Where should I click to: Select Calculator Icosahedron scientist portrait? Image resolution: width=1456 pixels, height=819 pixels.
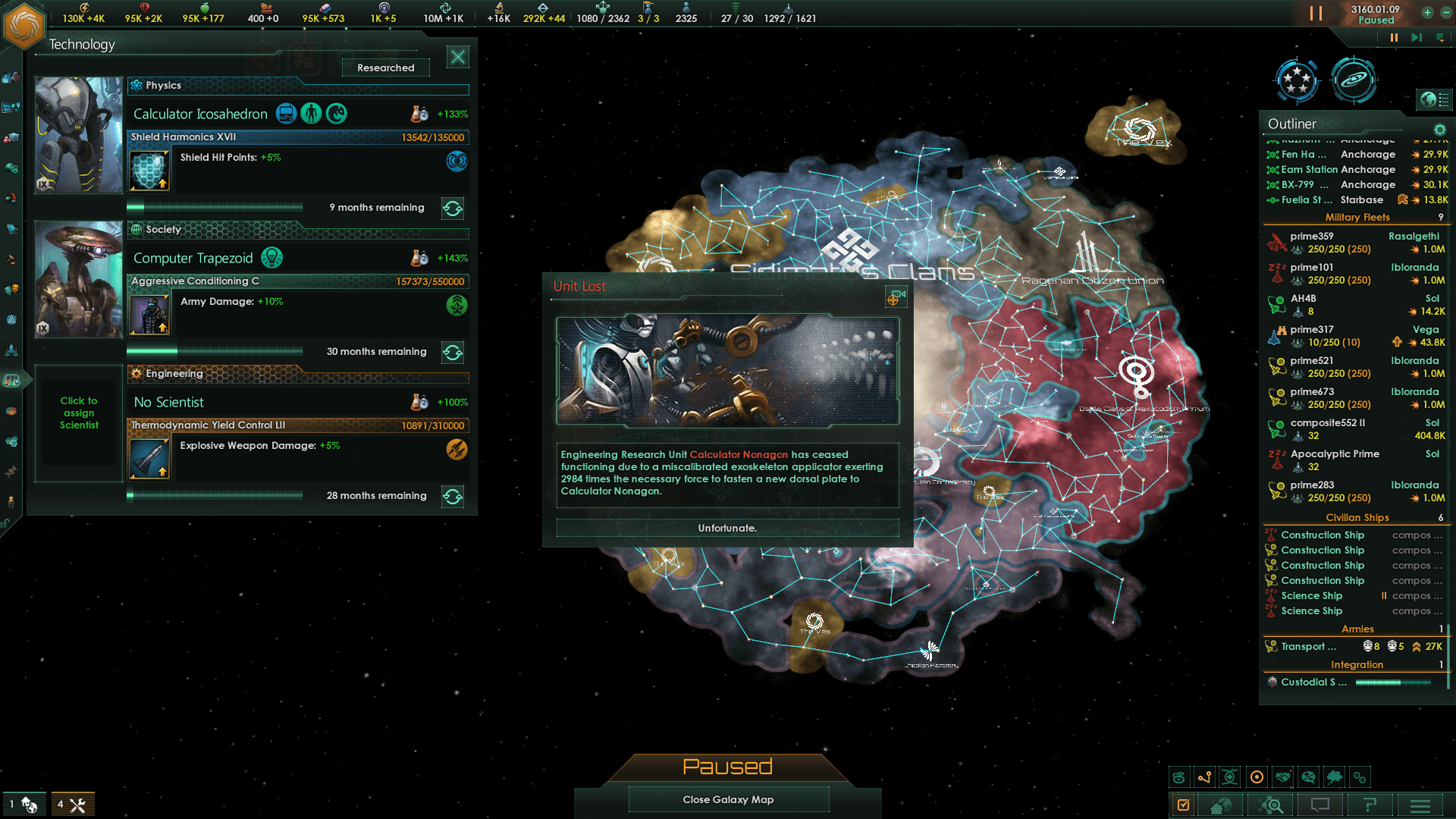[79, 134]
